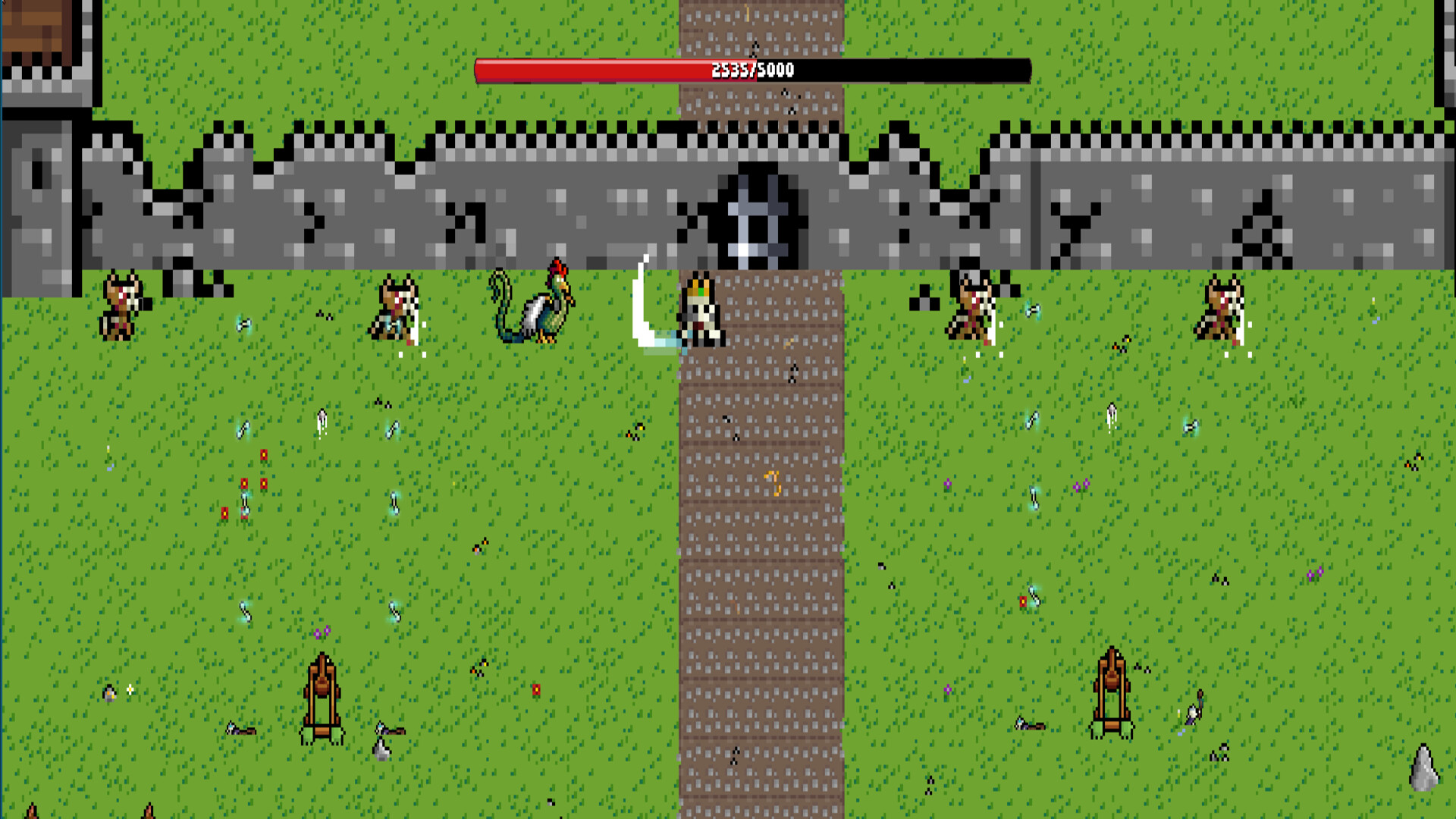This screenshot has width=1456, height=819.
Task: Target the leftmost wolf enemy
Action: pos(121,303)
